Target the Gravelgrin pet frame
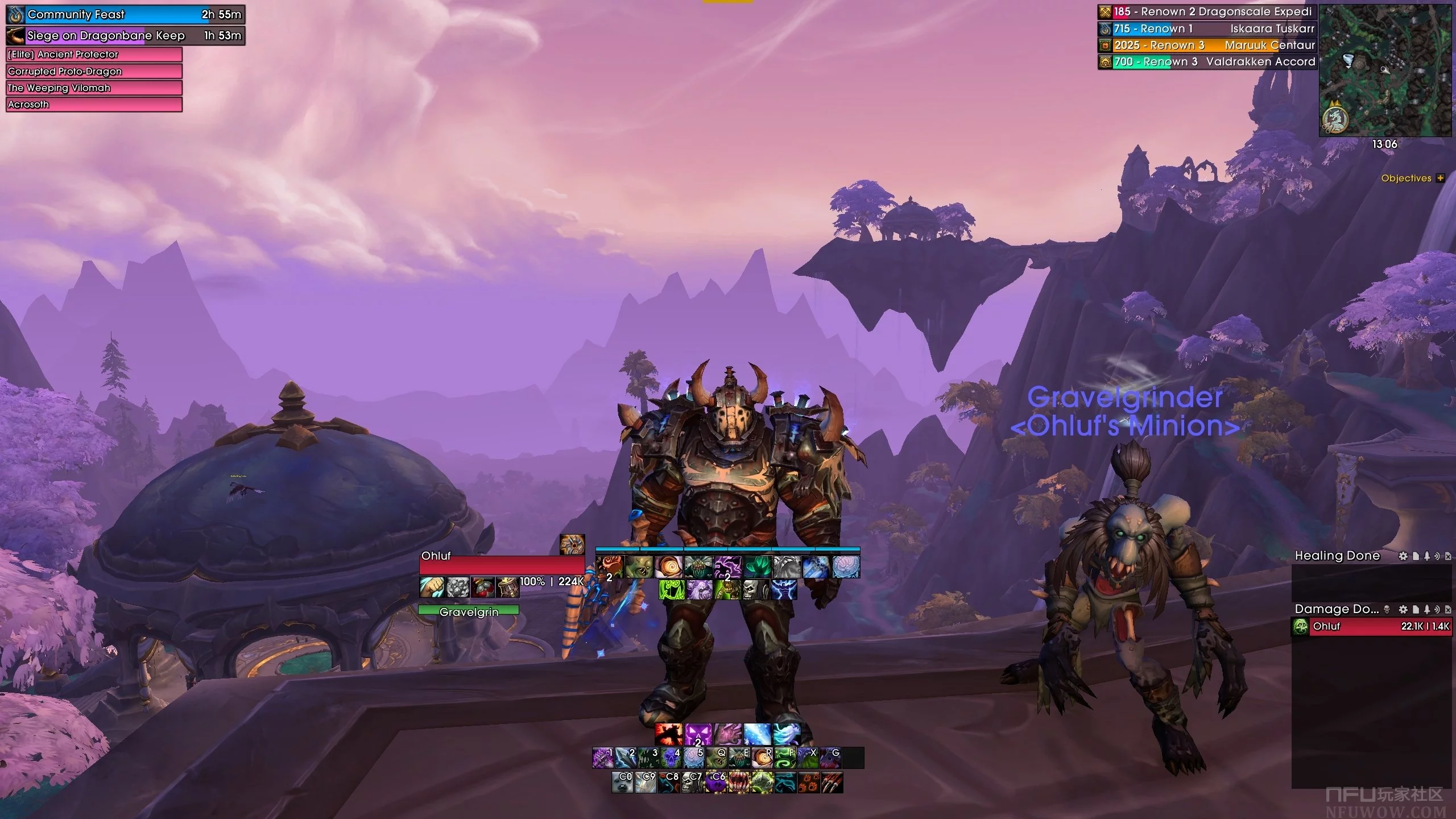This screenshot has width=1456, height=819. [x=469, y=611]
